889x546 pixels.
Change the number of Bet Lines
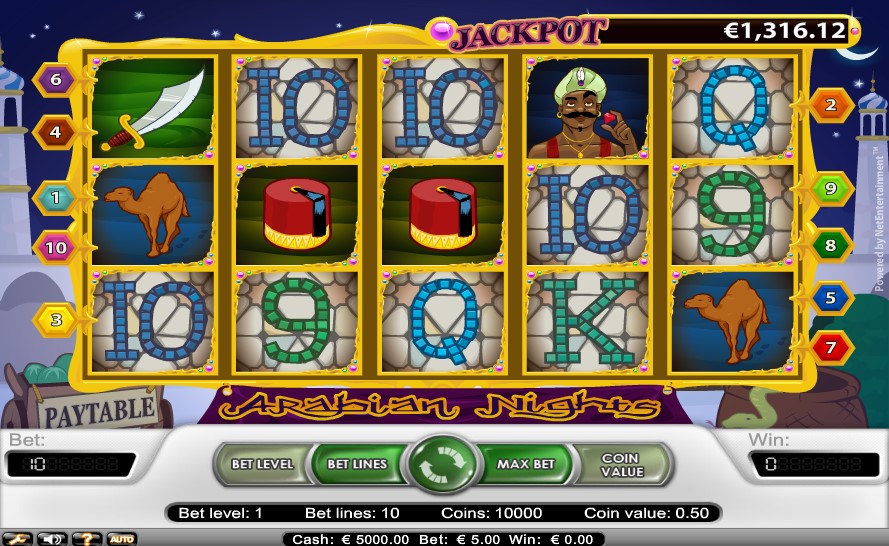tap(357, 464)
